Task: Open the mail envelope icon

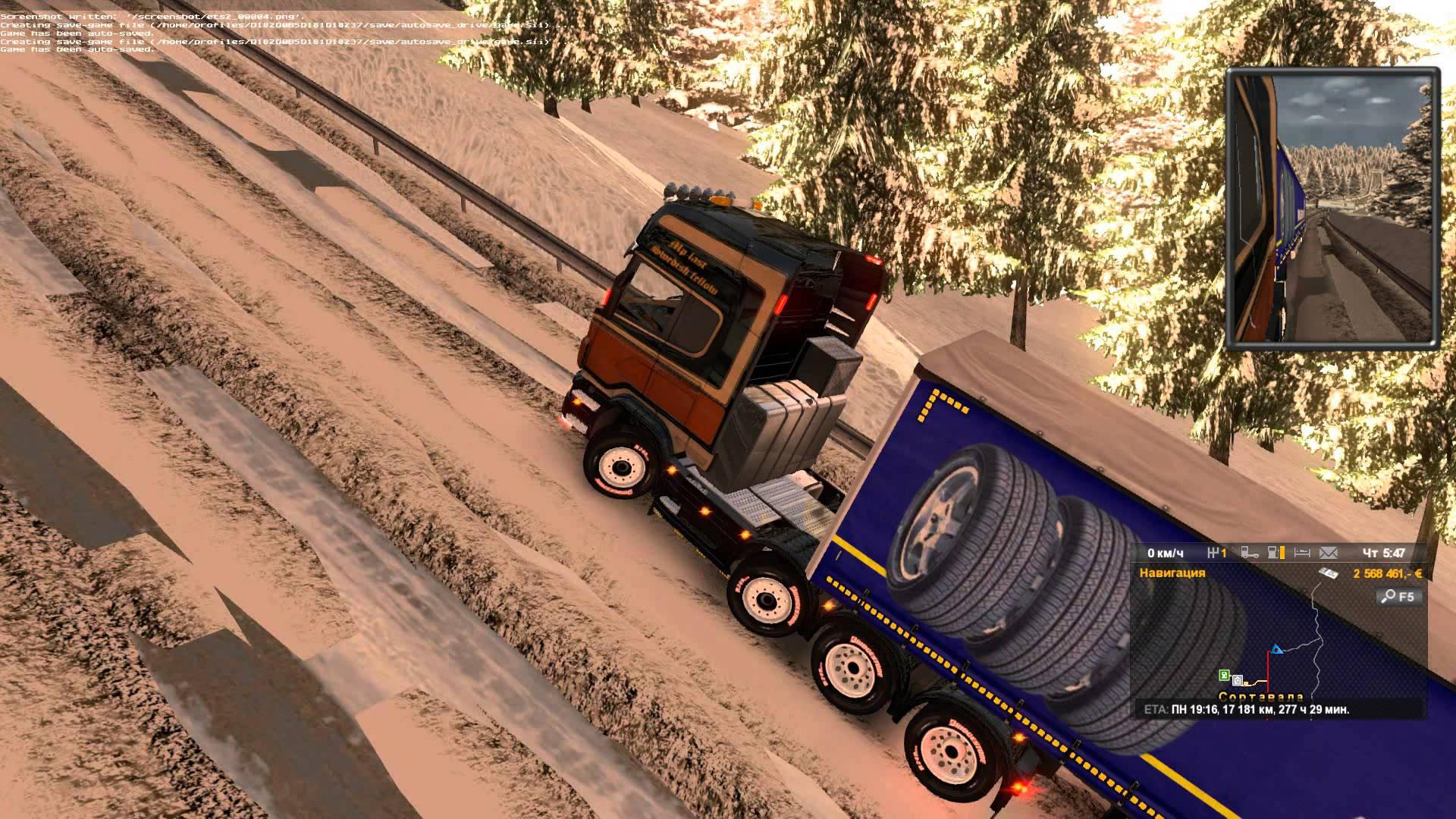Action: point(1329,553)
